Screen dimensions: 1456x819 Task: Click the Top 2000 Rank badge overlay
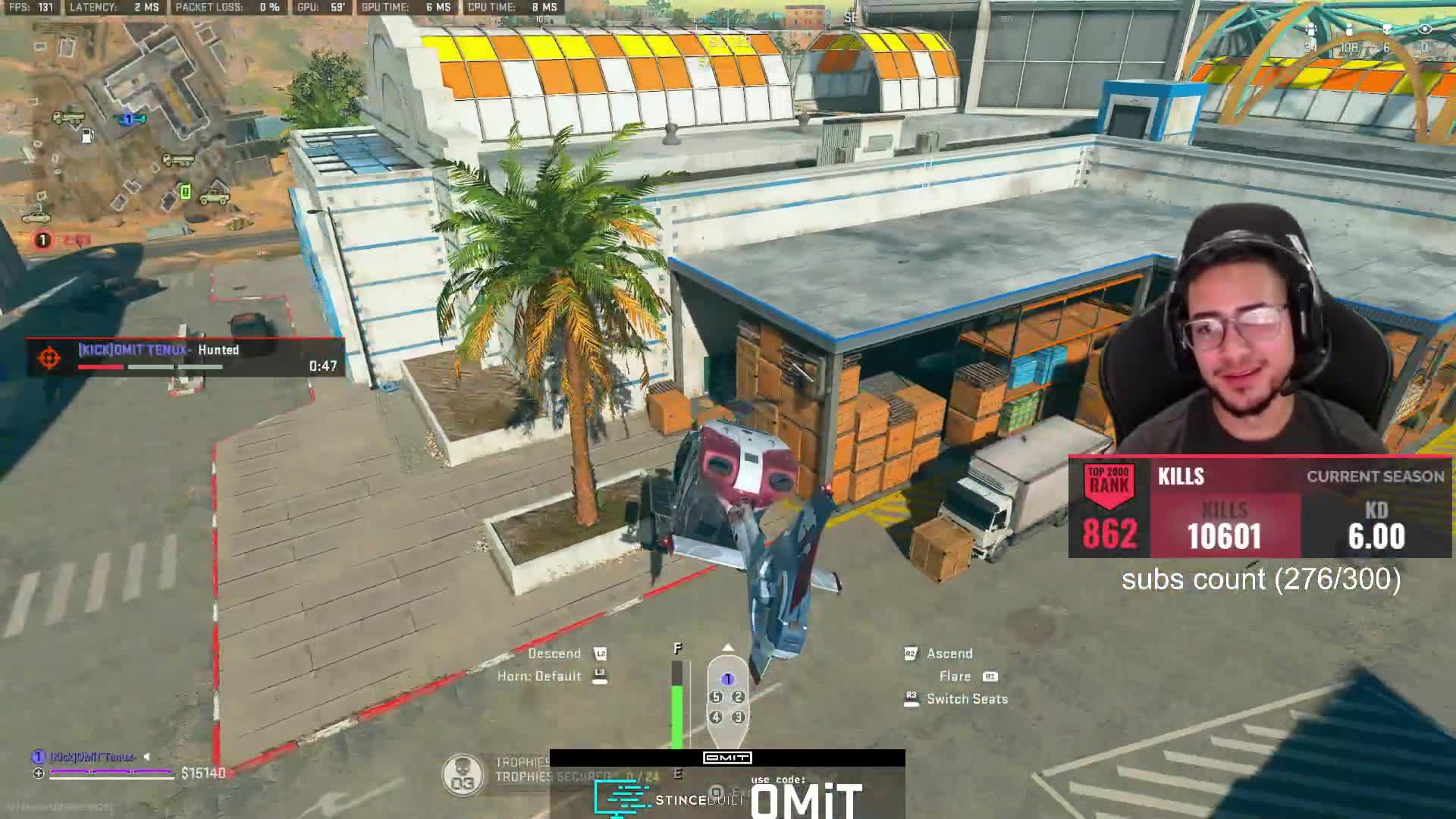(1109, 507)
